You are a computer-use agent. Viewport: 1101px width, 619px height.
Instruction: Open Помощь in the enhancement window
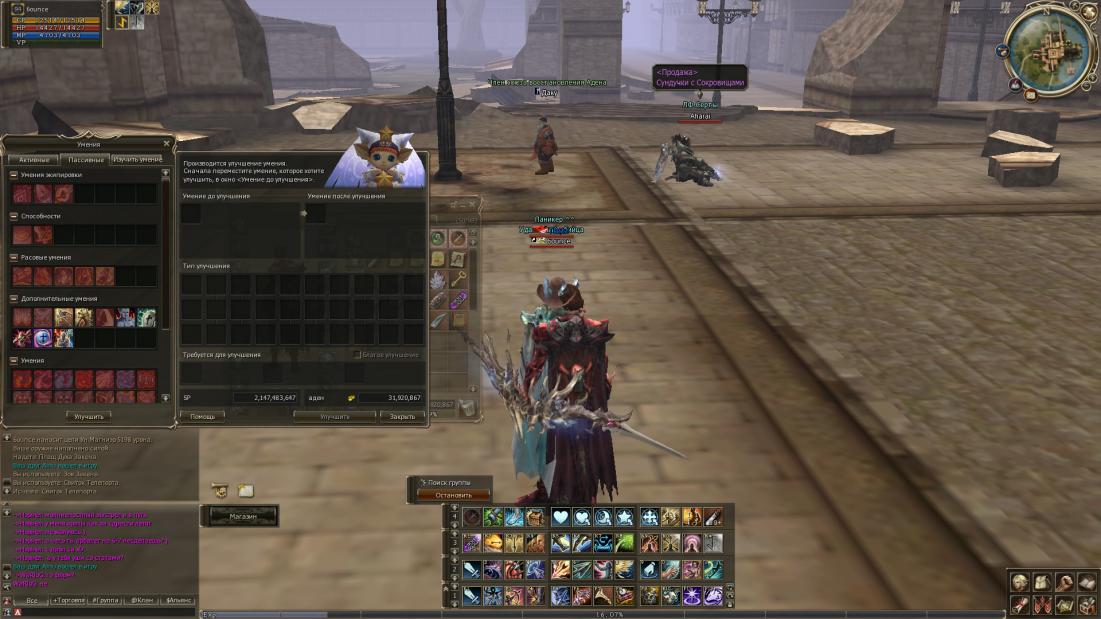point(201,416)
